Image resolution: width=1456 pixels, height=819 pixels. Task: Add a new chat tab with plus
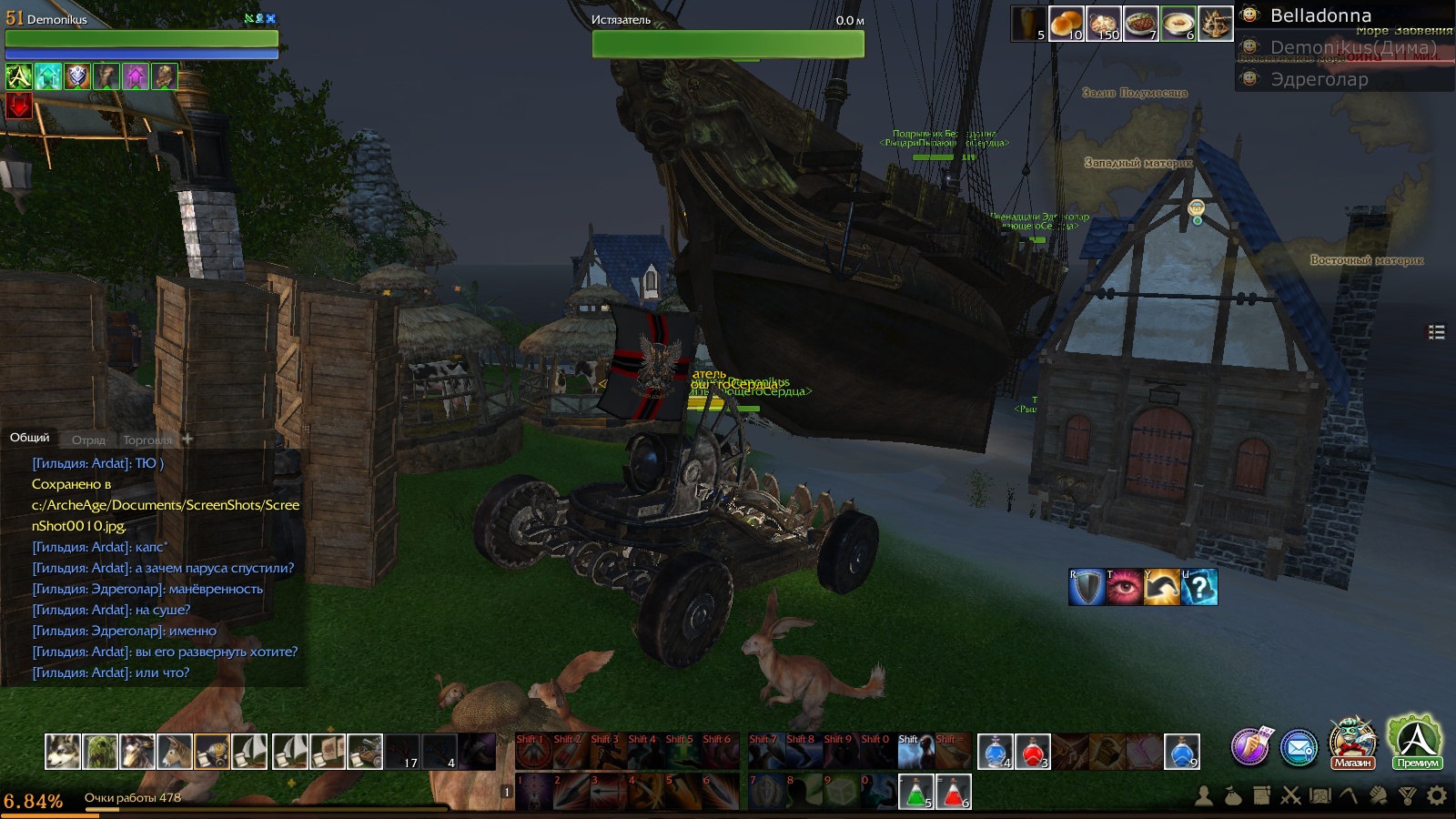pyautogui.click(x=187, y=439)
